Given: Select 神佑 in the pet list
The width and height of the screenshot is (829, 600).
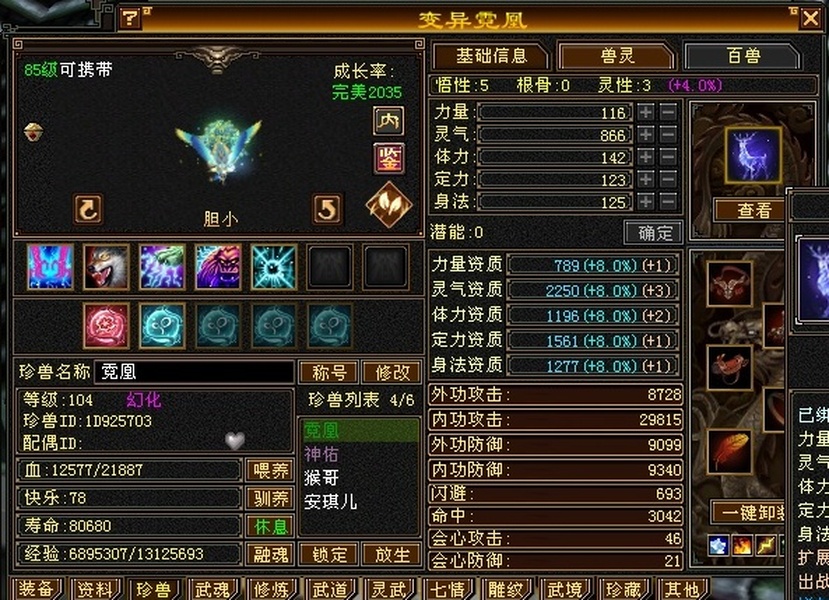Looking at the screenshot, I should click(x=322, y=454).
